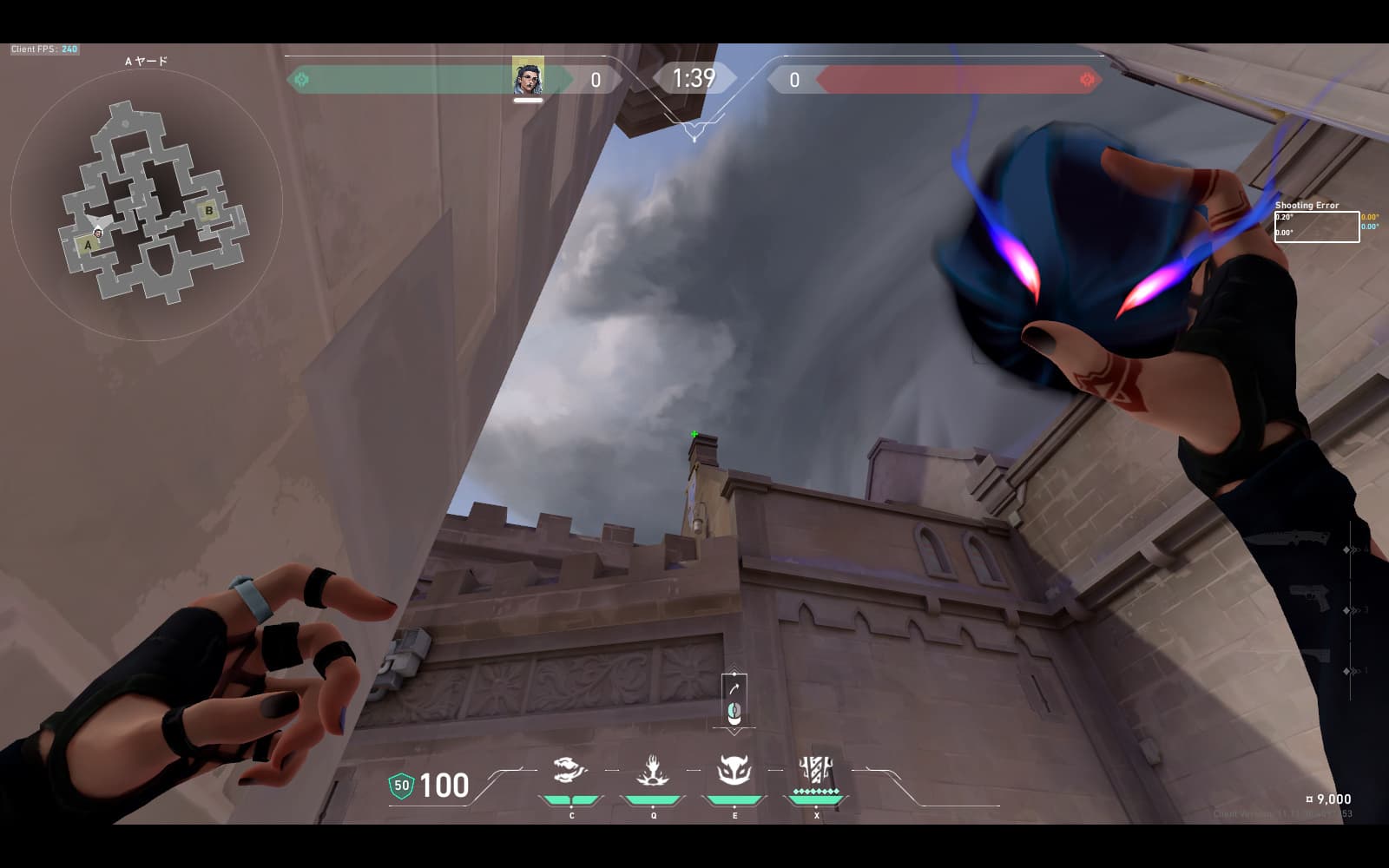Screen dimensions: 1389x868
Task: Select the Devour ability icon
Action: point(653,770)
